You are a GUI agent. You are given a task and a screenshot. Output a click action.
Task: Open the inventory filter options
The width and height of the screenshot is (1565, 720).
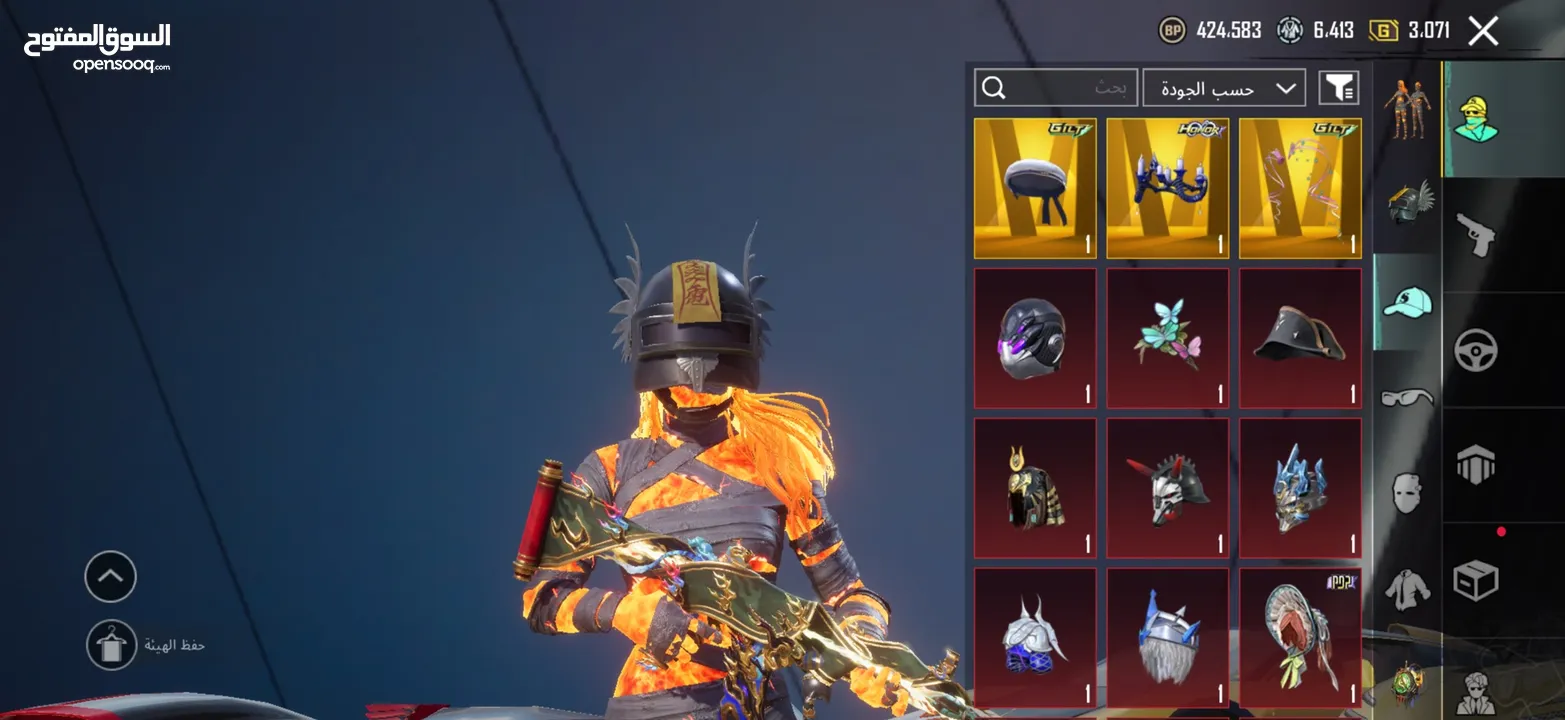tap(1338, 88)
